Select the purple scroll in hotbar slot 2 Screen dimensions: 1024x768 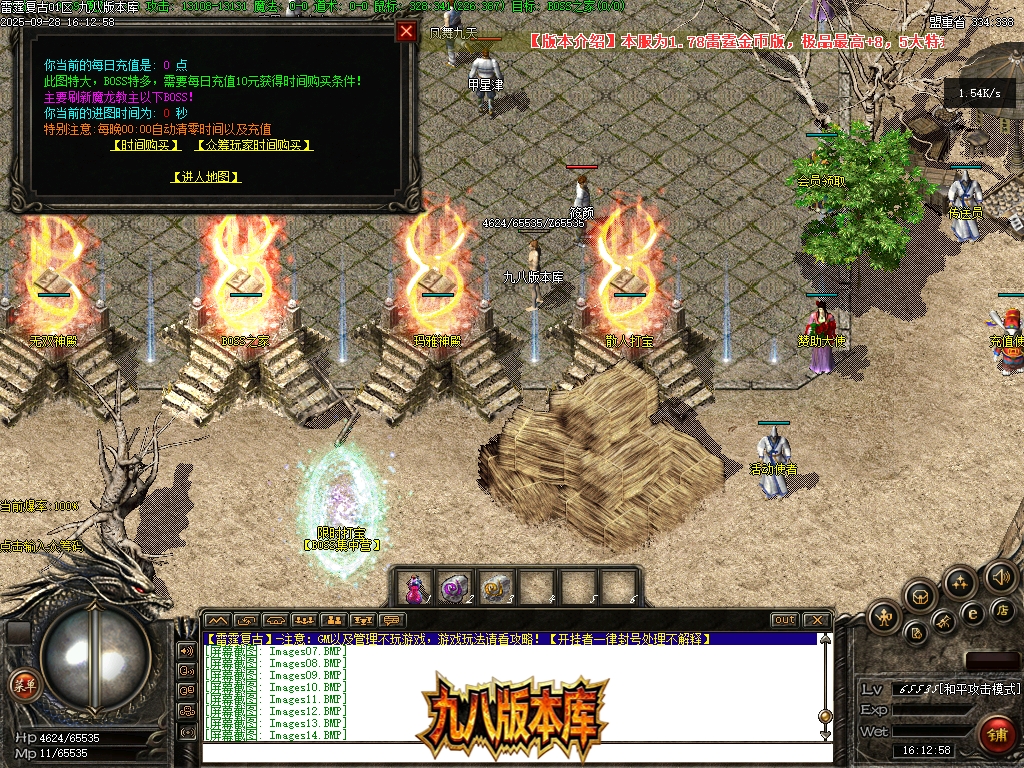455,587
